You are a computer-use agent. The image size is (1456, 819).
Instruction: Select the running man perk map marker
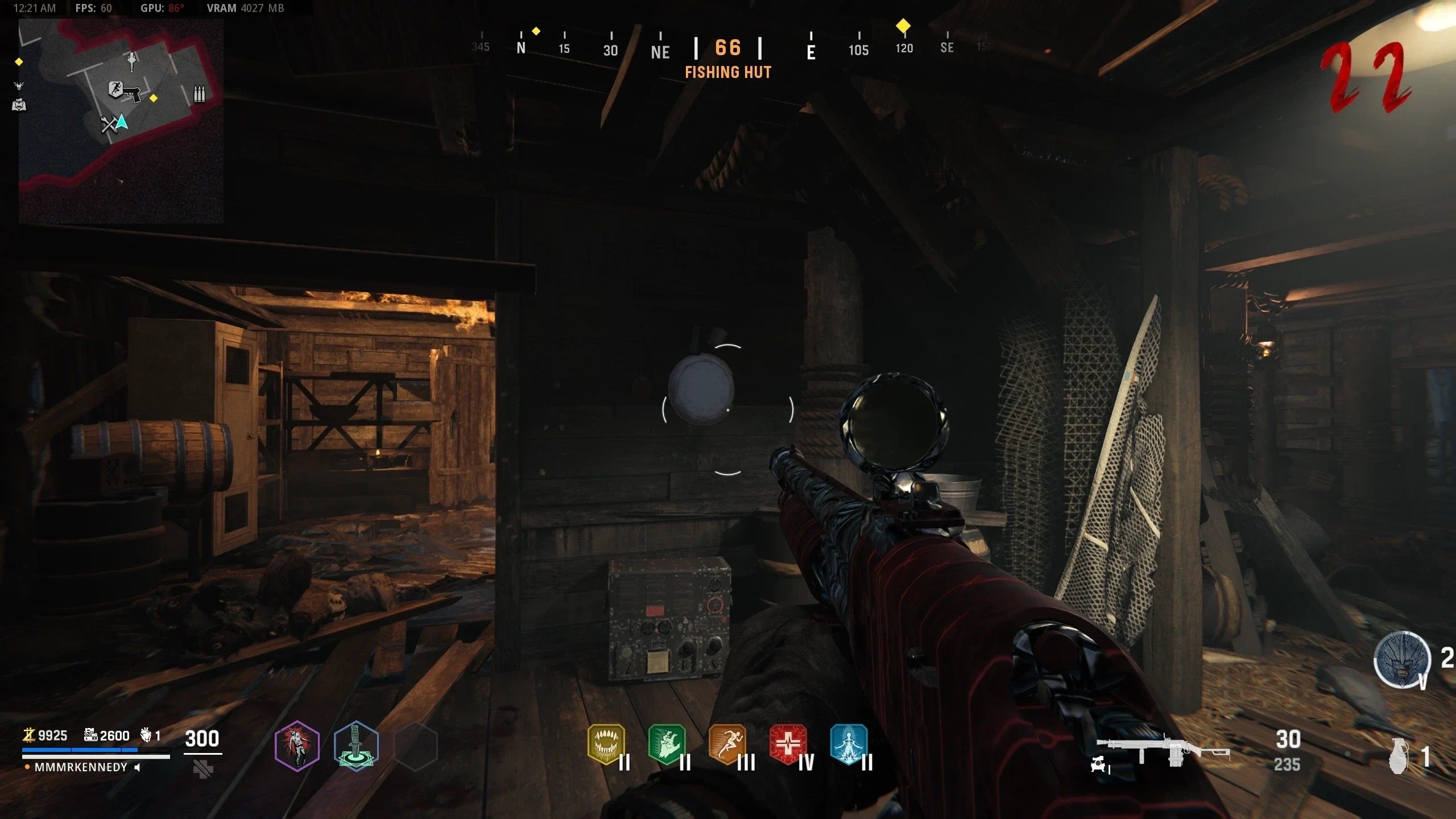(x=115, y=89)
